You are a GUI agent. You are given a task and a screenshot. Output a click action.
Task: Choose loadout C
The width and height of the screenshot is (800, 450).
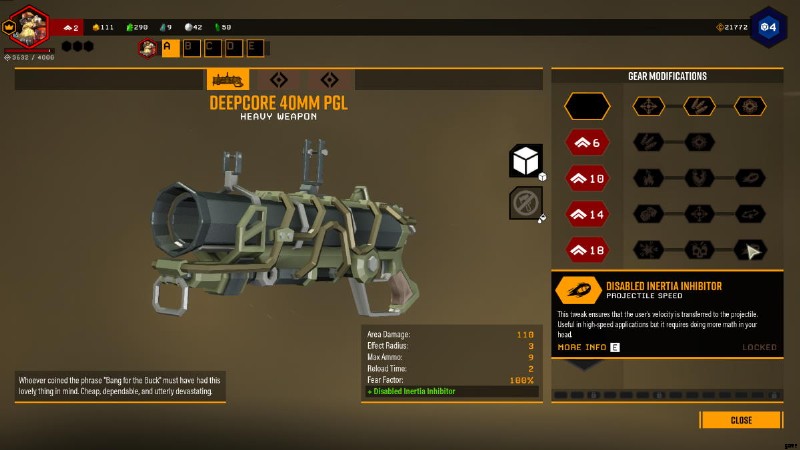pyautogui.click(x=213, y=46)
